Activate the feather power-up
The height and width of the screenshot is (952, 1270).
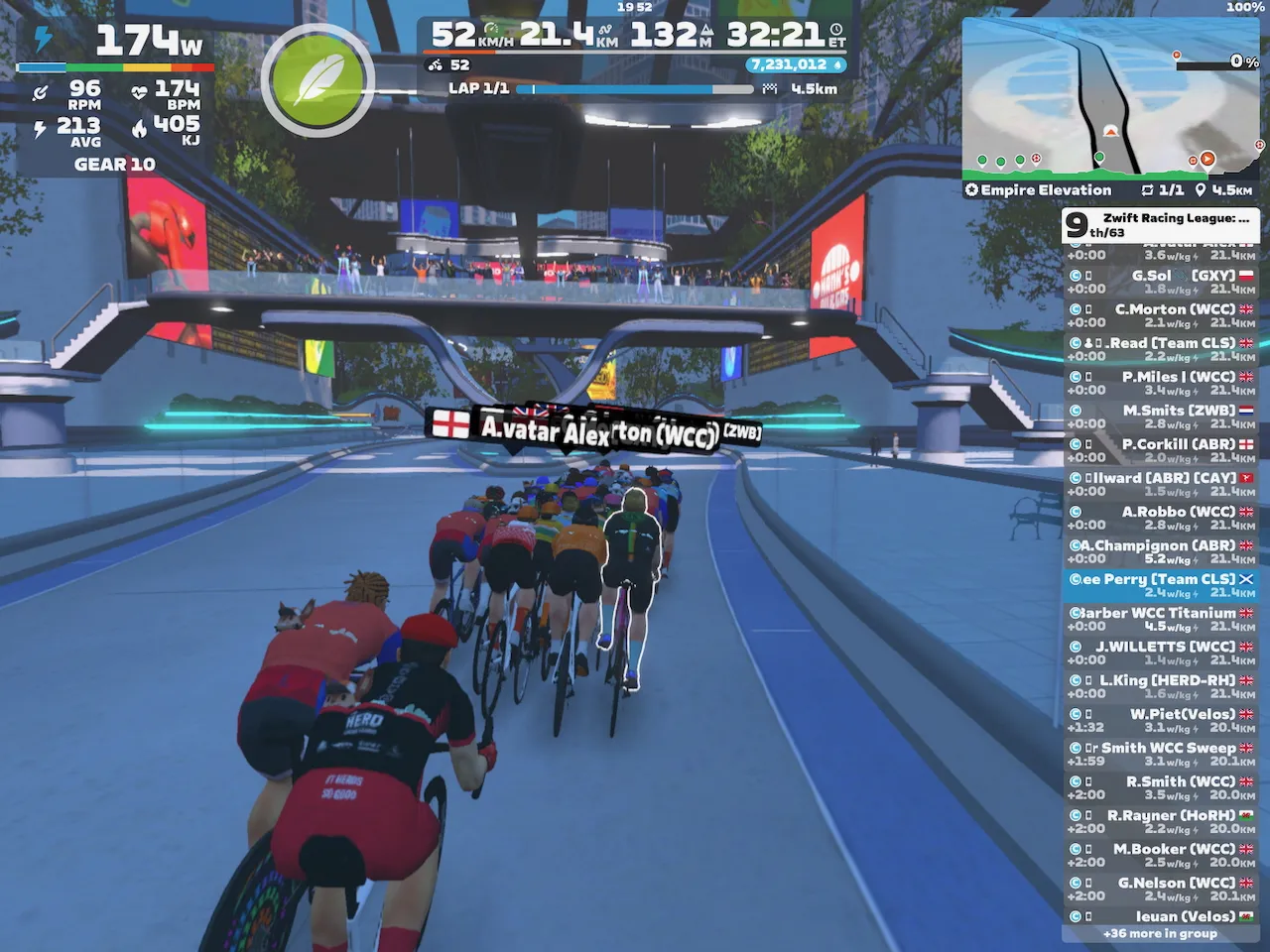point(316,79)
